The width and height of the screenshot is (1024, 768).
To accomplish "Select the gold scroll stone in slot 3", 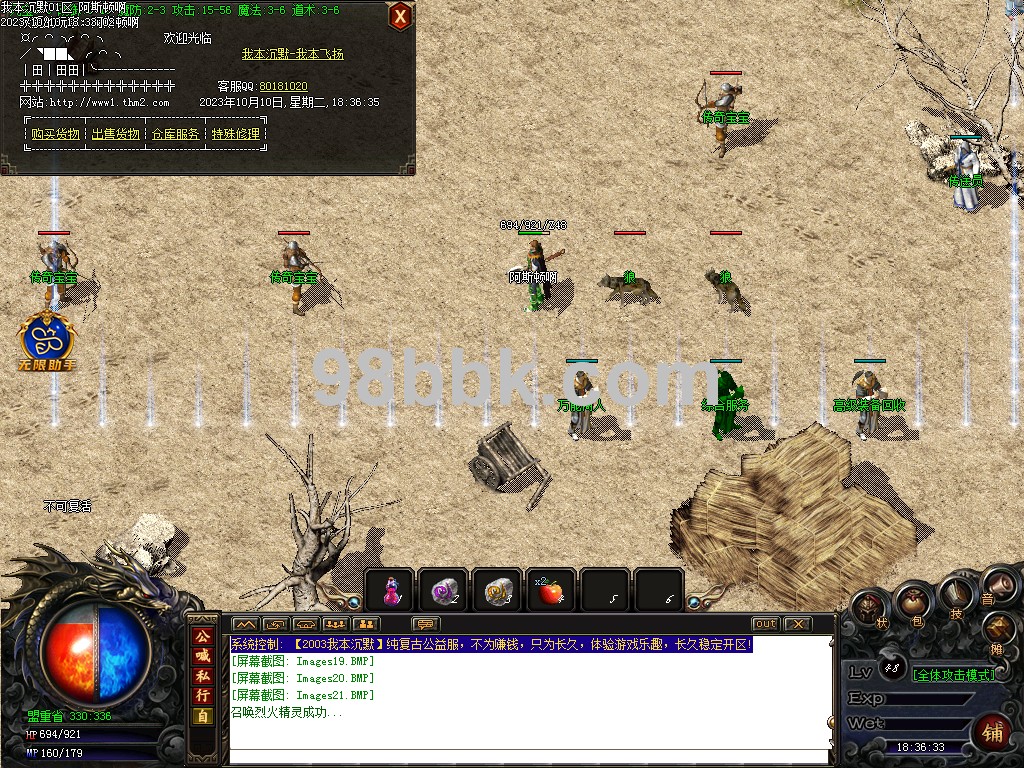I will click(498, 592).
